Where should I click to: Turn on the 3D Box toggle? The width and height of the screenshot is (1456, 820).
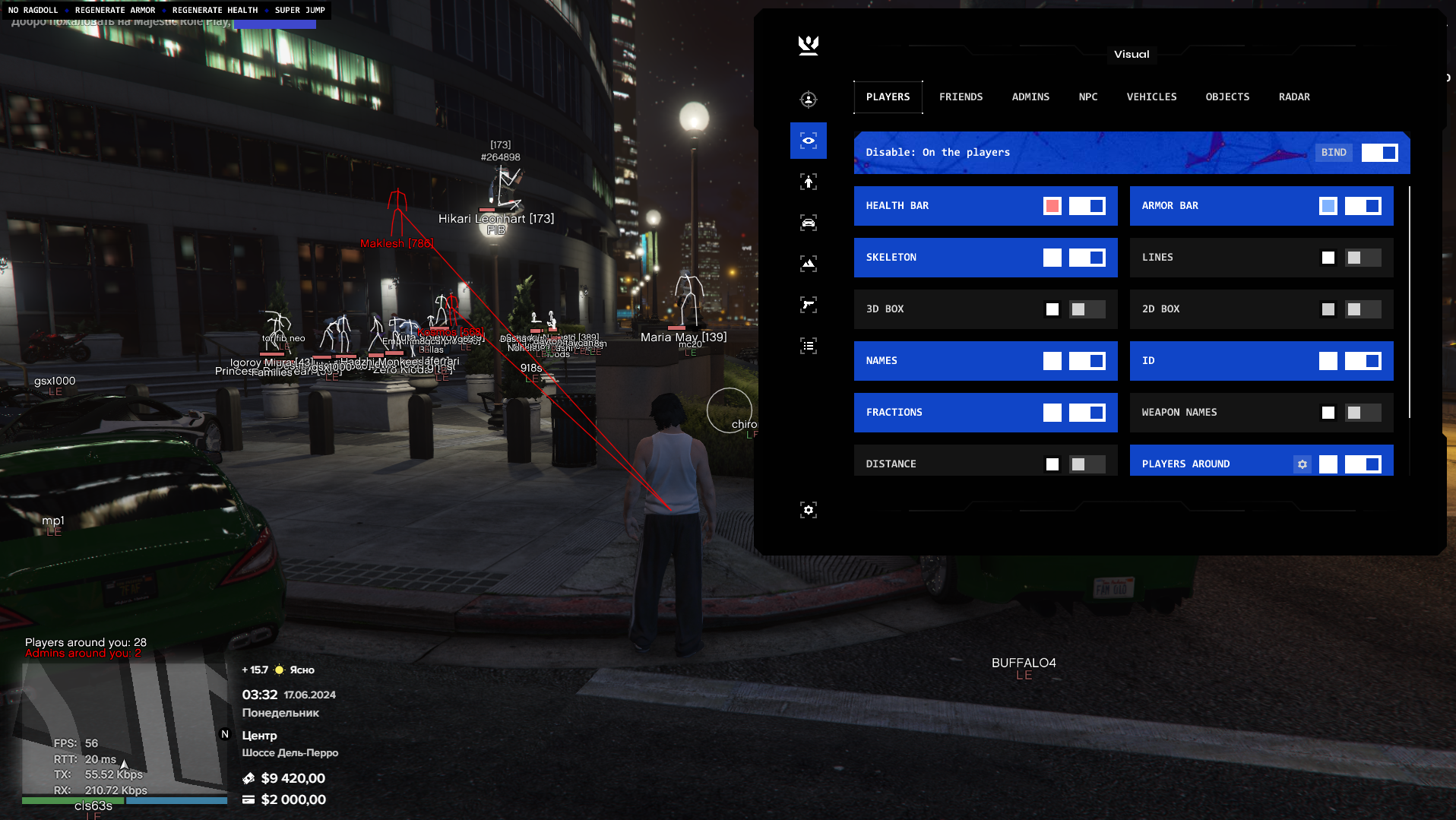[x=1087, y=309]
